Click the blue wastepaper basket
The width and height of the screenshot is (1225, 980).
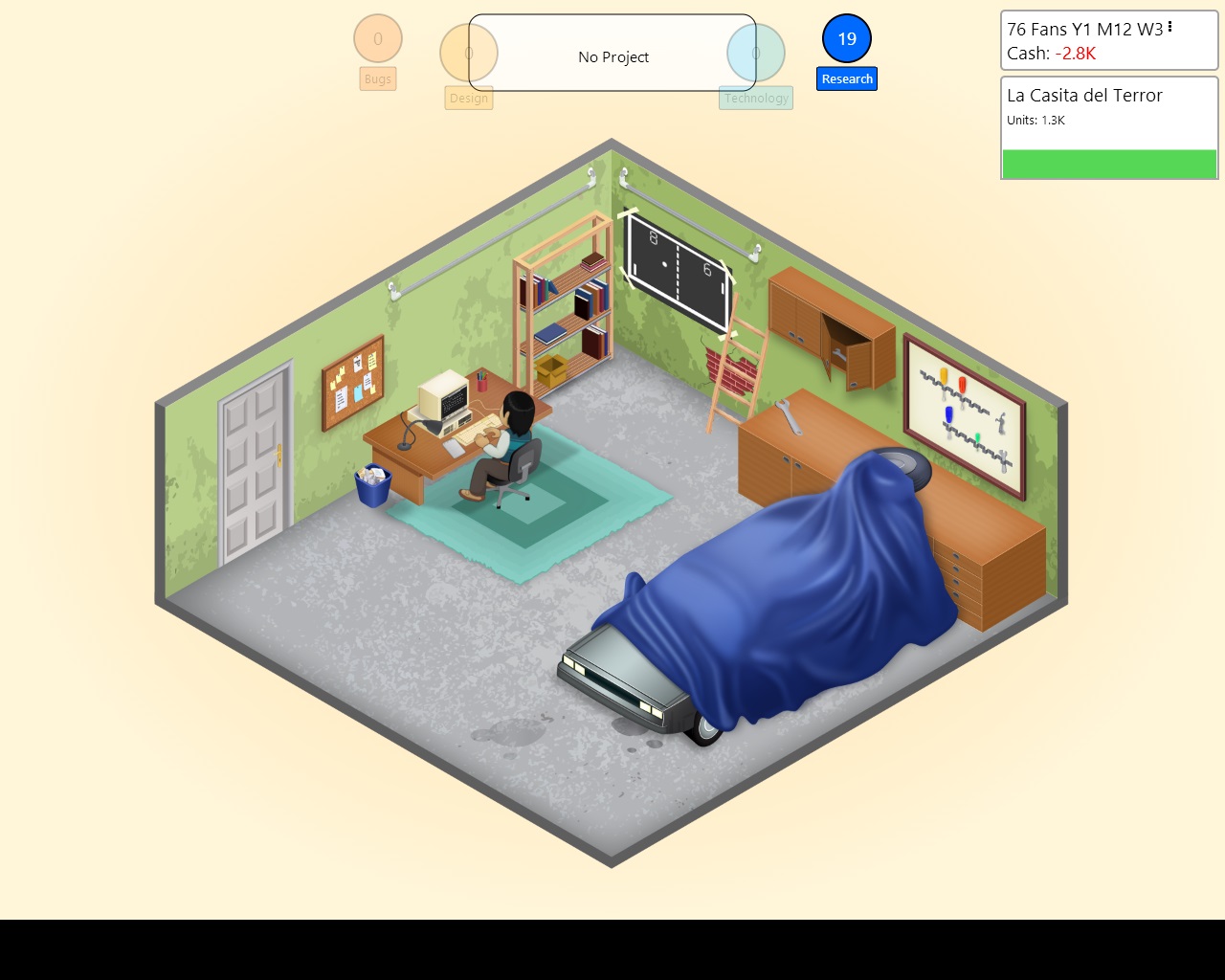coord(373,484)
